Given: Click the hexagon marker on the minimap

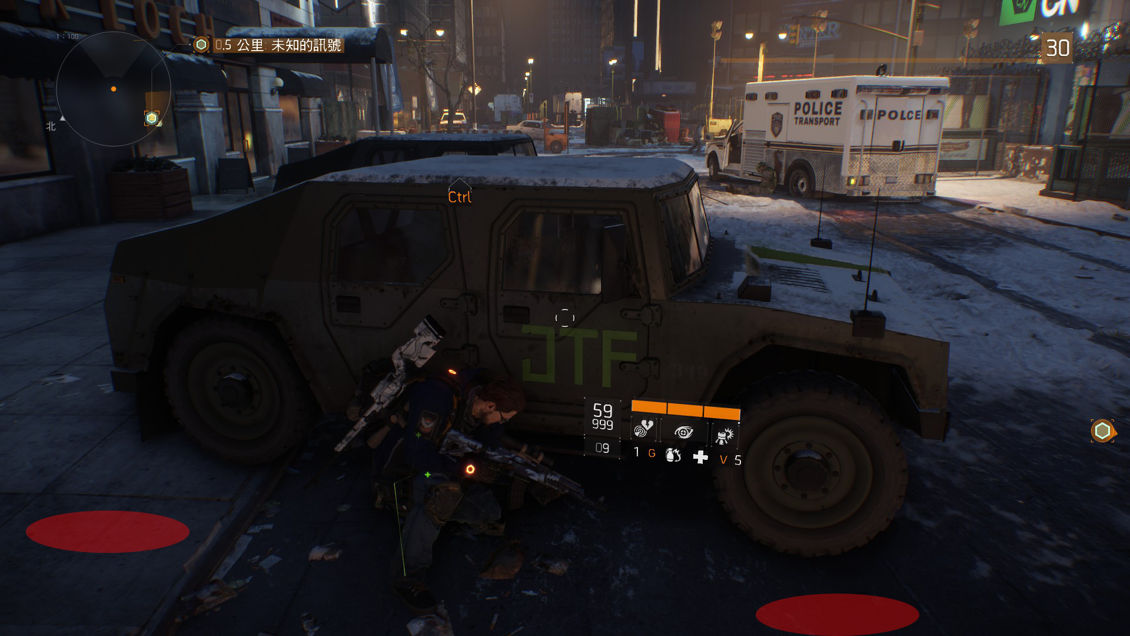Looking at the screenshot, I should (x=151, y=118).
